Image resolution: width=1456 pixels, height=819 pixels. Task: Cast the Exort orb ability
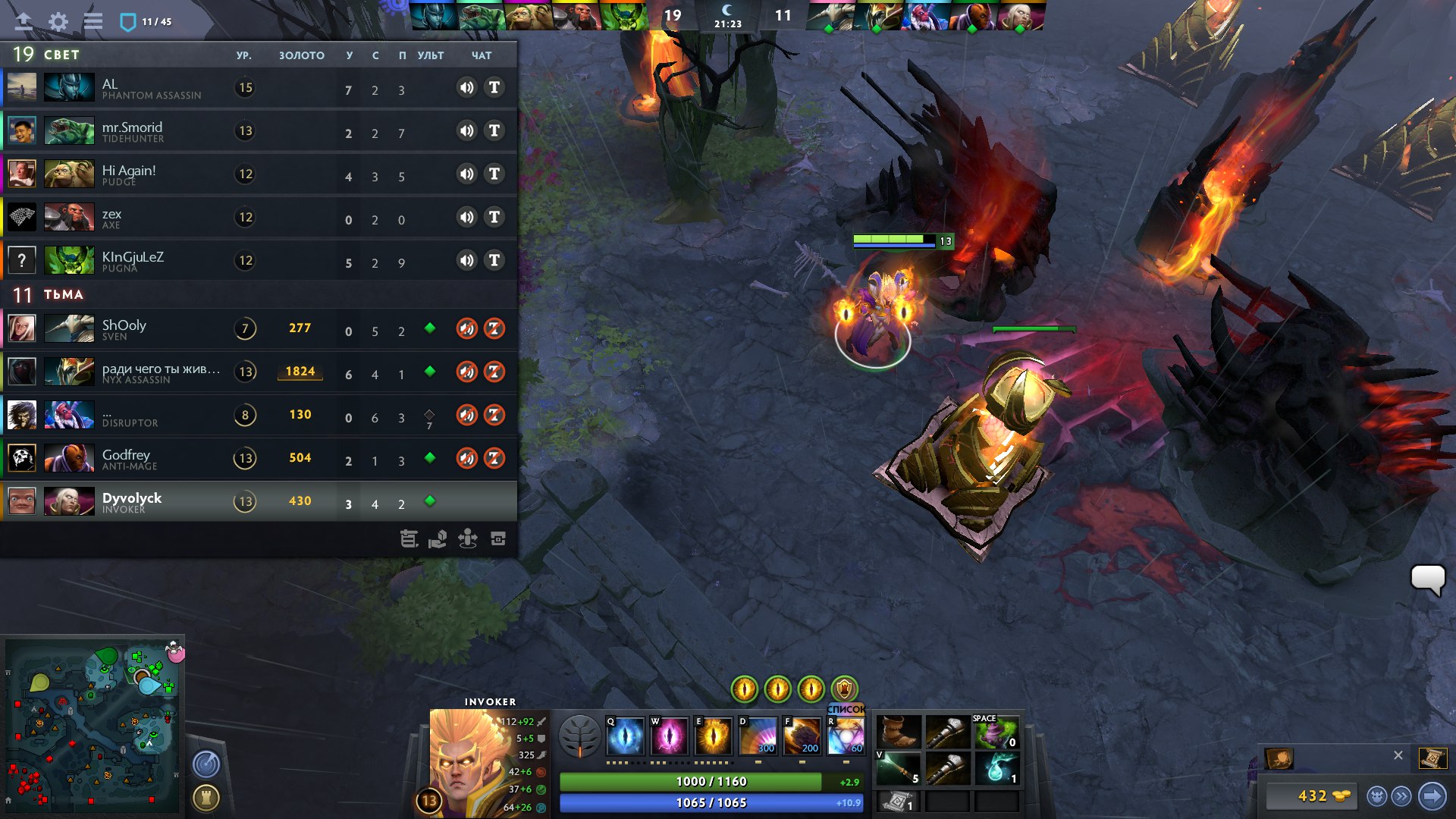(713, 735)
